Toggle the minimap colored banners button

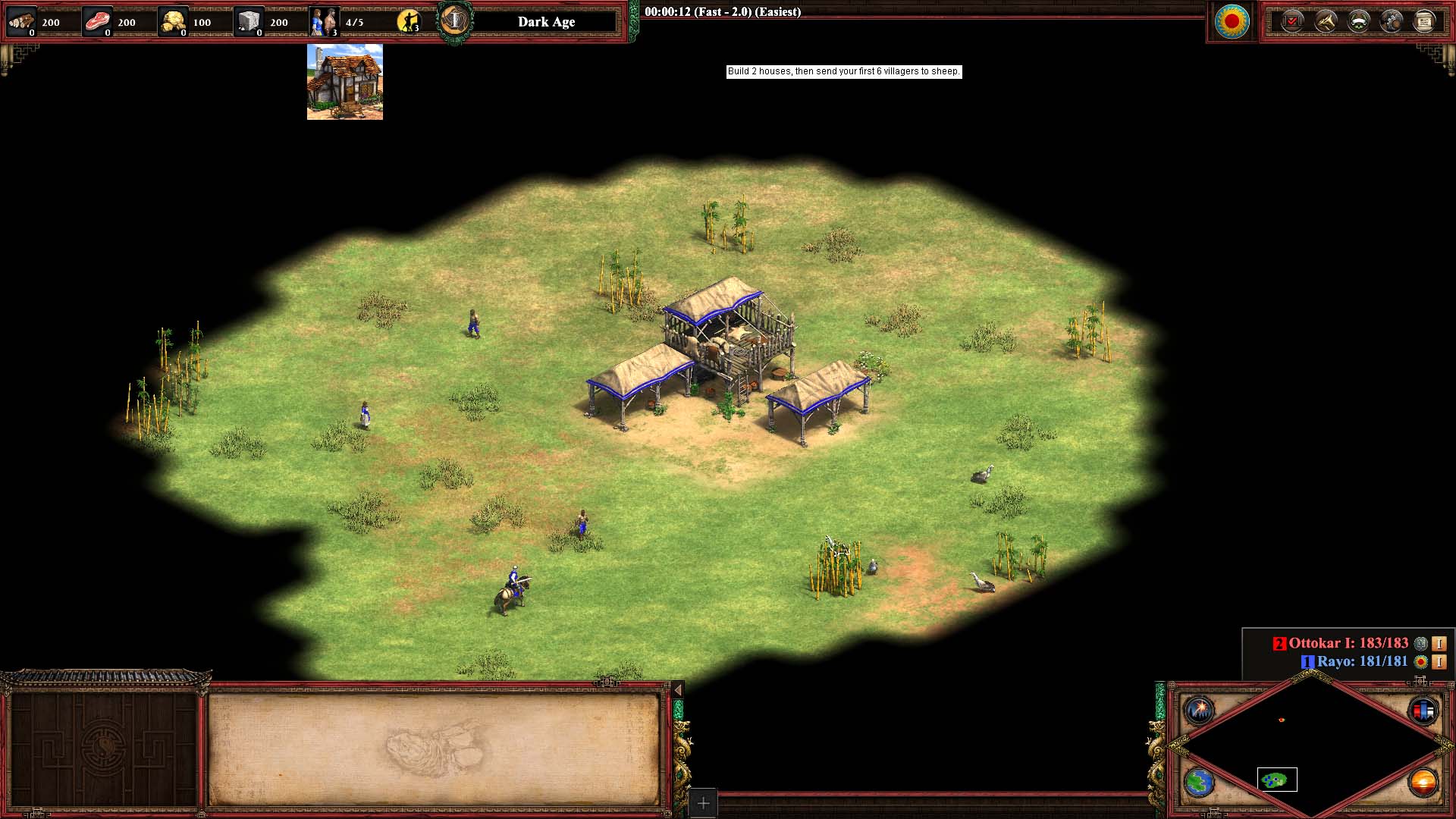point(1423,711)
